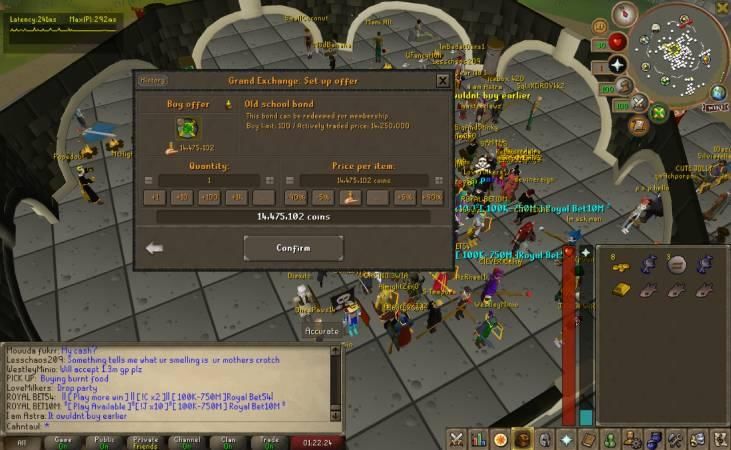Add +100 to the quantity
This screenshot has width=731, height=450.
209,197
